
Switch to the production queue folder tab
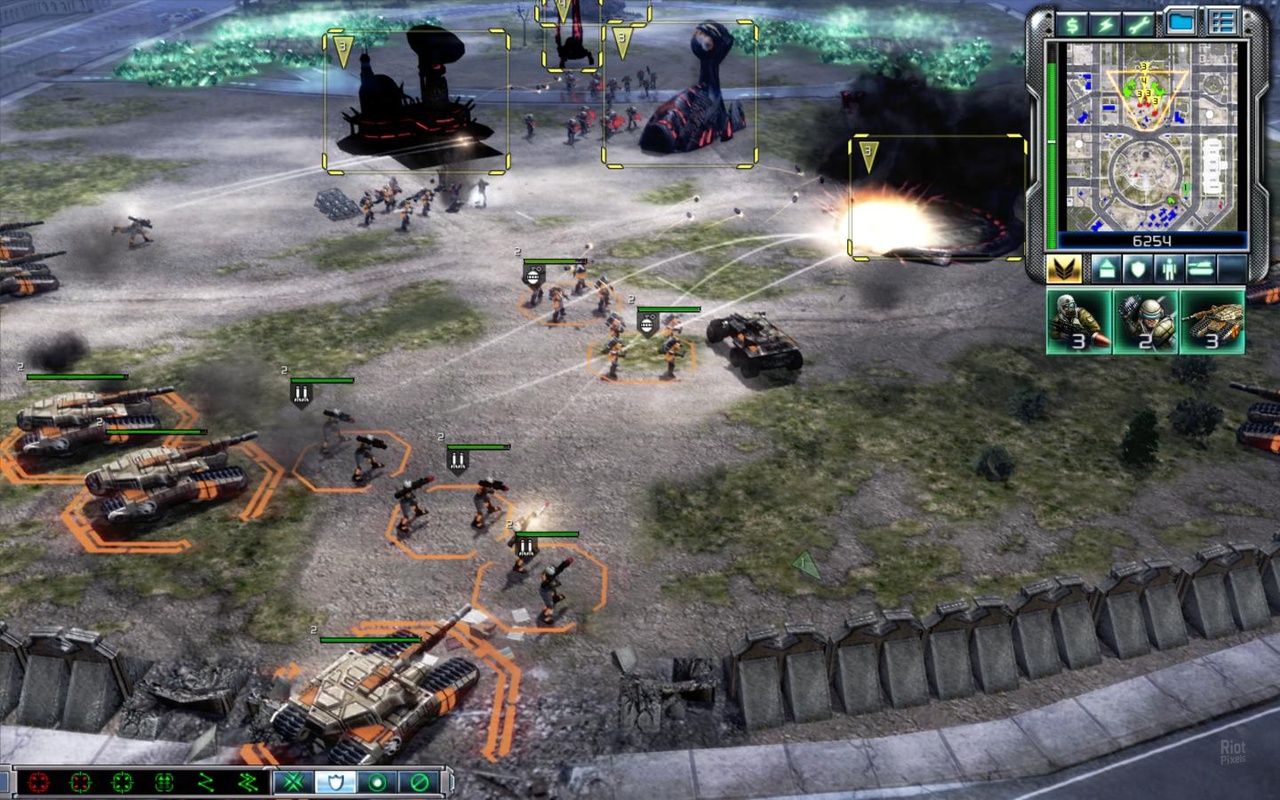tap(1180, 20)
